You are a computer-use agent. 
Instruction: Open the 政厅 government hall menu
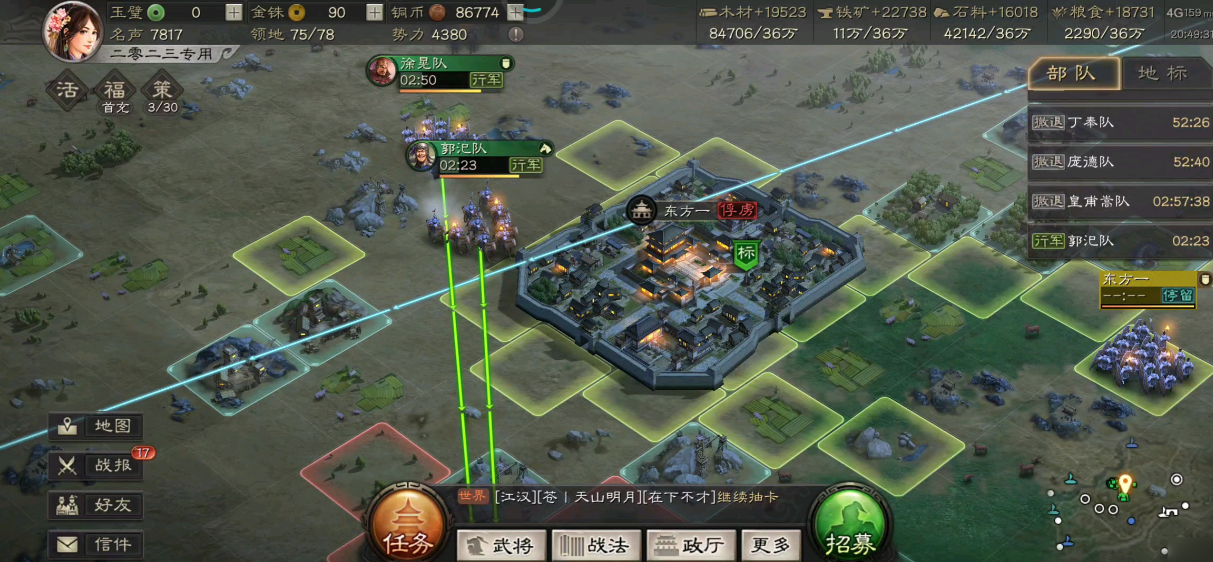690,545
